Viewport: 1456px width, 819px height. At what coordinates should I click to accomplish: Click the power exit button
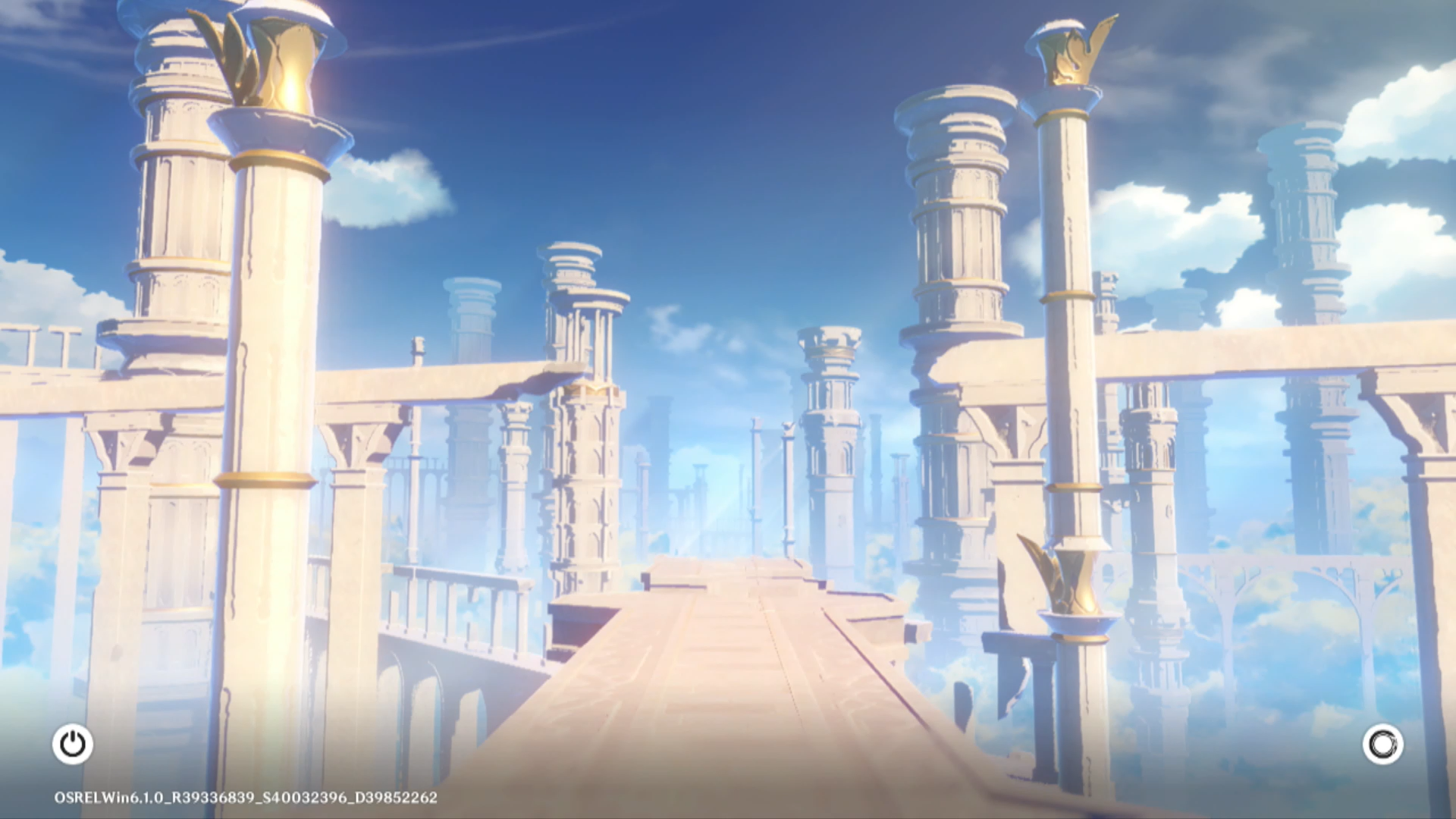73,744
